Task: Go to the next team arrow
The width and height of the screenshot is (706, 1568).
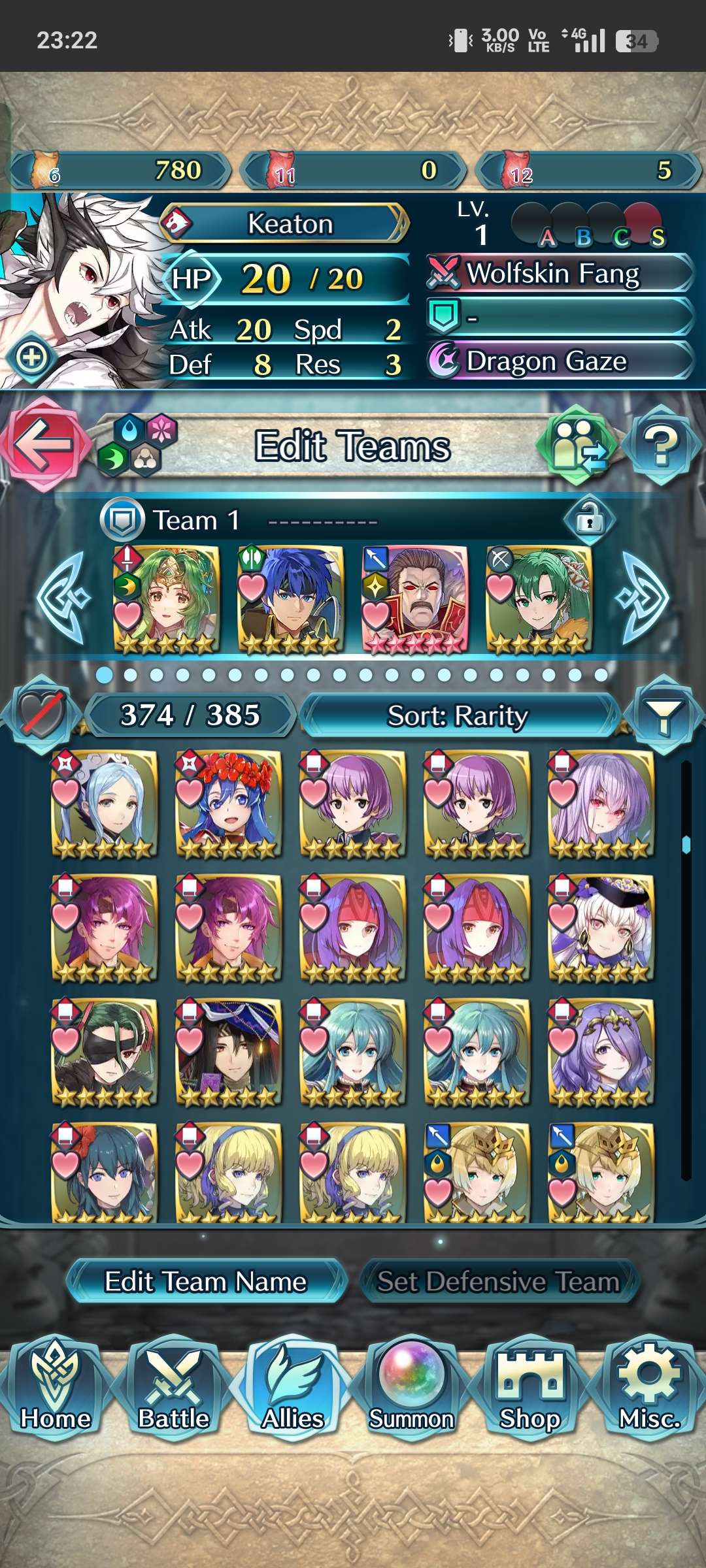Action: [643, 598]
